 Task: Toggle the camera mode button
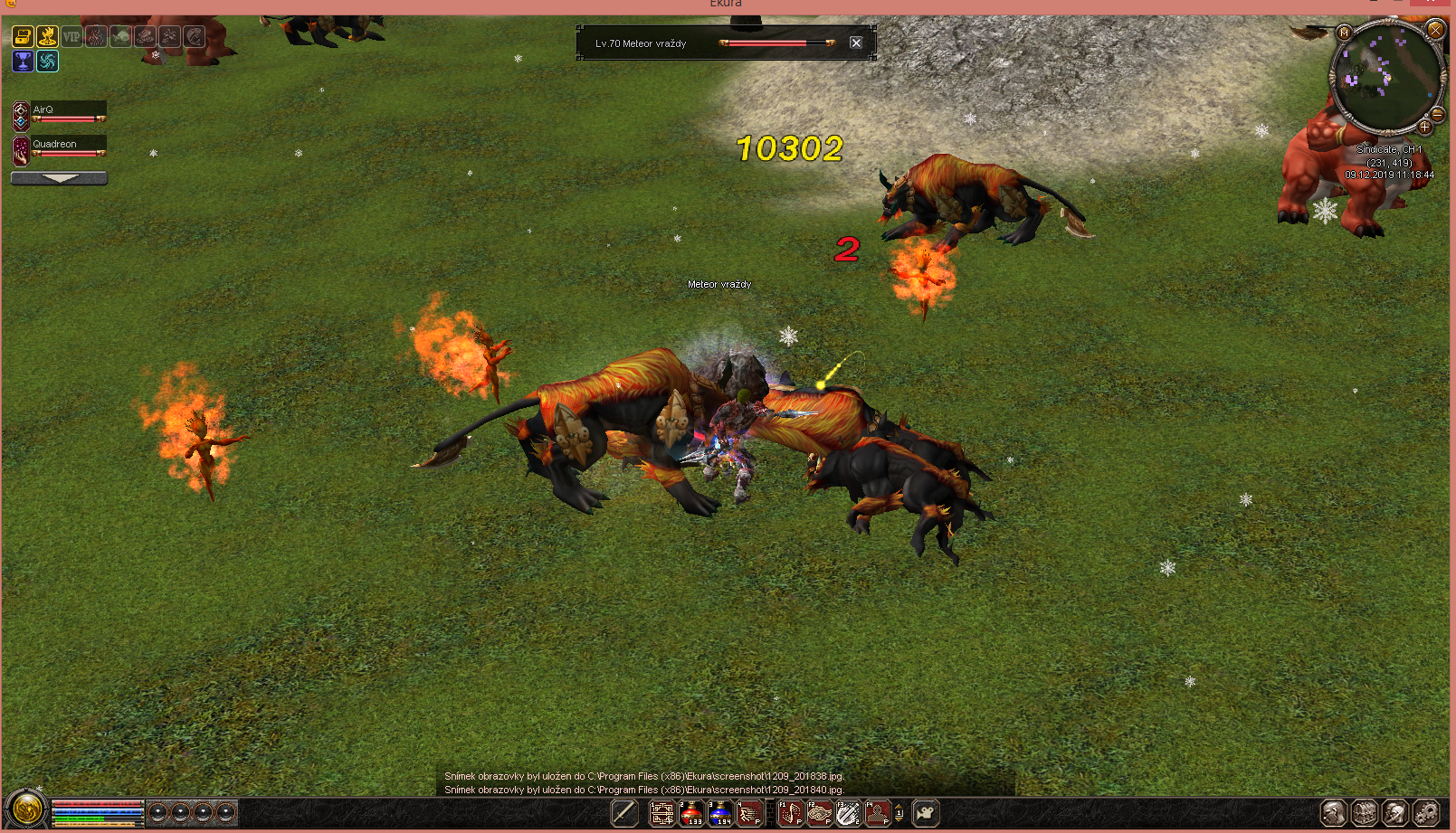pyautogui.click(x=925, y=813)
